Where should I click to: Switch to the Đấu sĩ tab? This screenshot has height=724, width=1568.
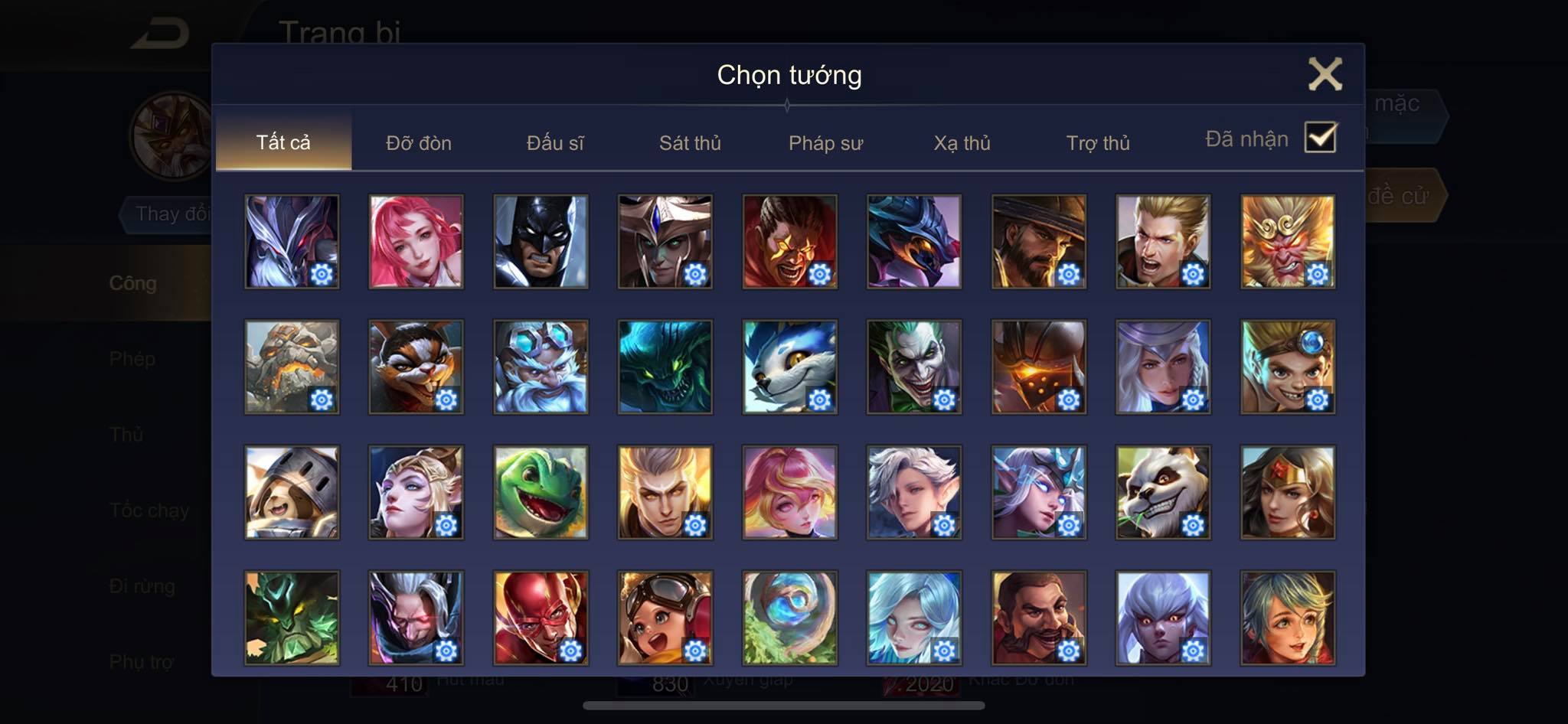tap(555, 143)
